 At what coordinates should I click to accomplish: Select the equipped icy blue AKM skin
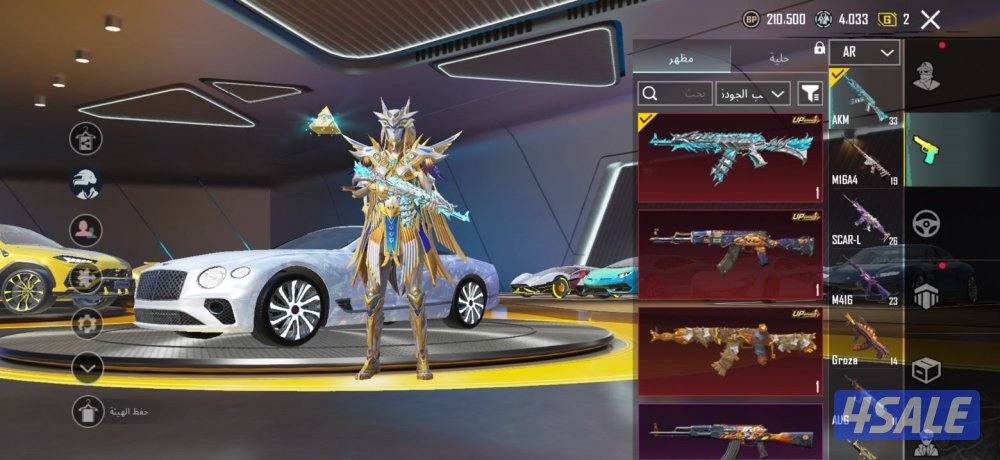click(x=730, y=158)
